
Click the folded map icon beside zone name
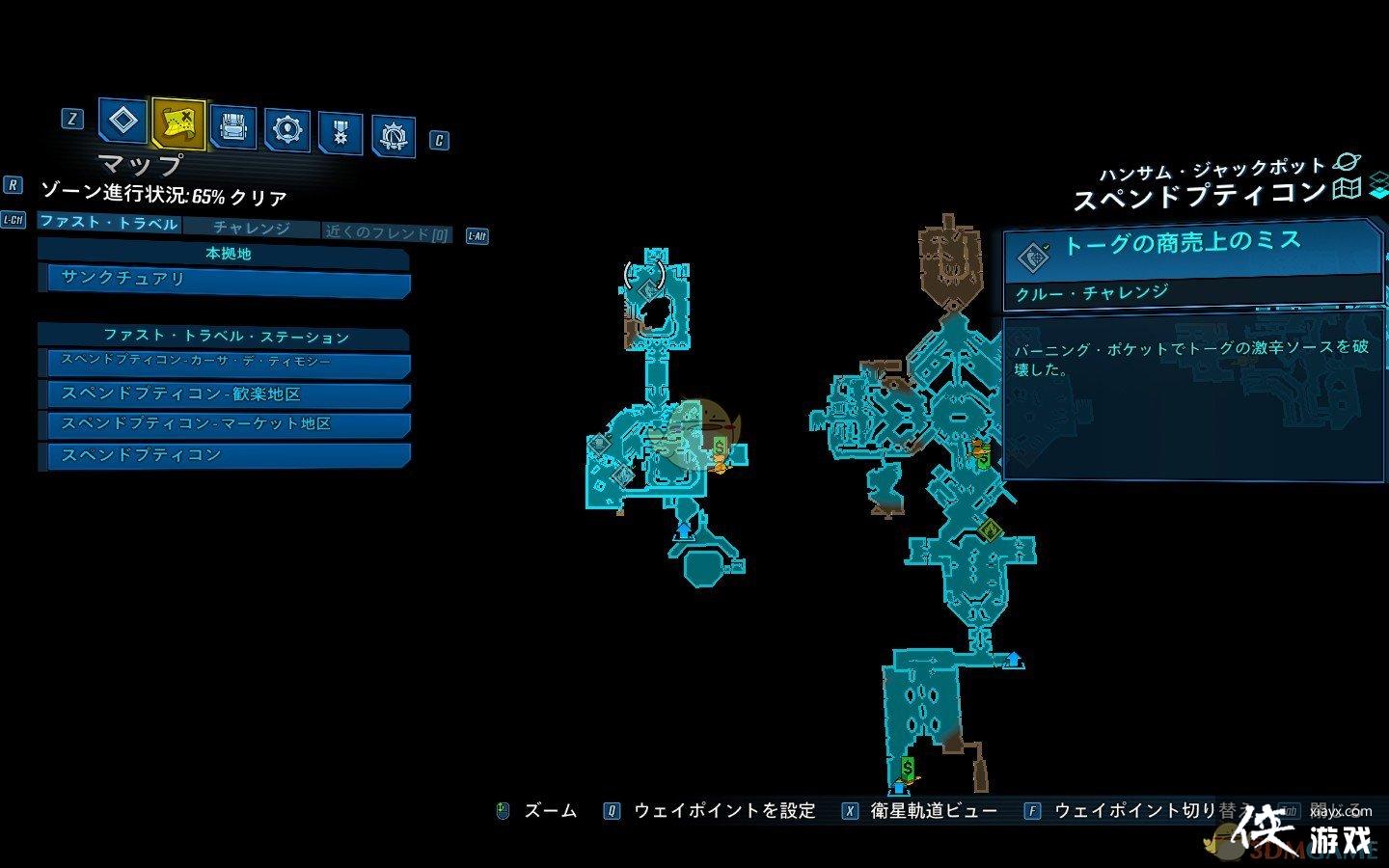(1347, 189)
